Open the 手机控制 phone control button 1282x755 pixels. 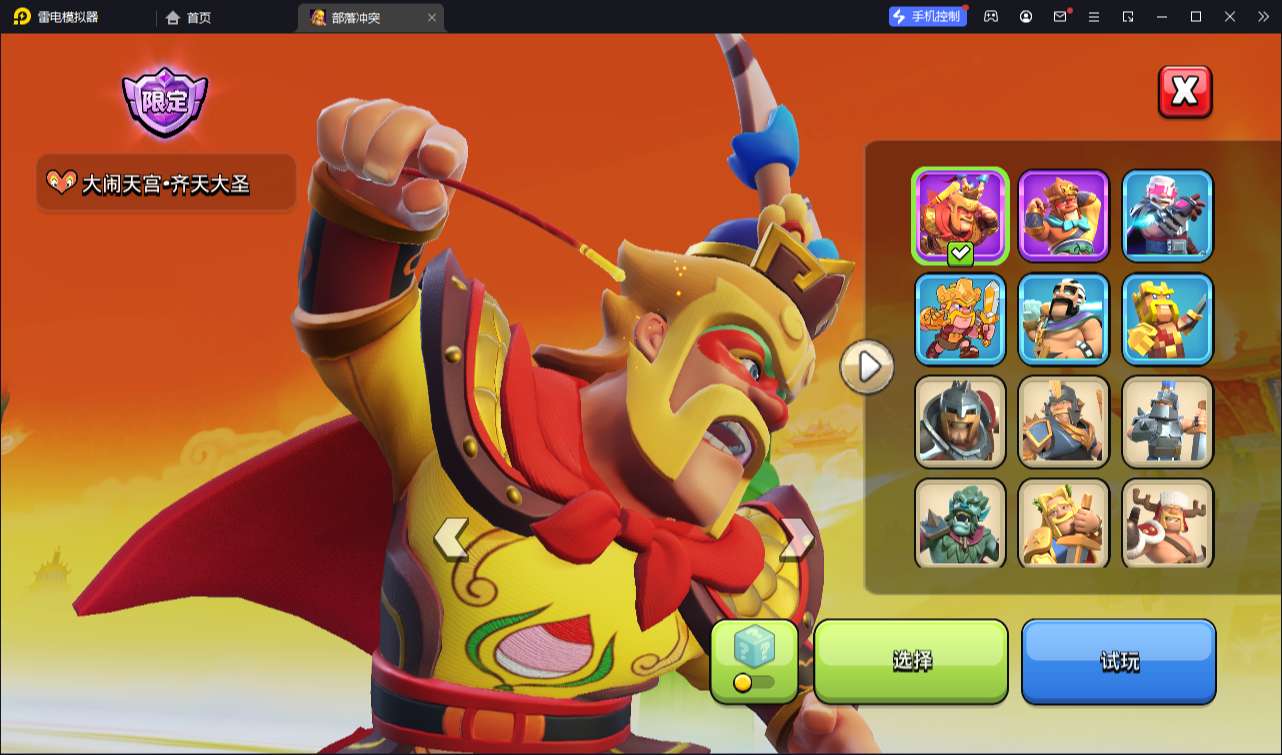[x=928, y=16]
